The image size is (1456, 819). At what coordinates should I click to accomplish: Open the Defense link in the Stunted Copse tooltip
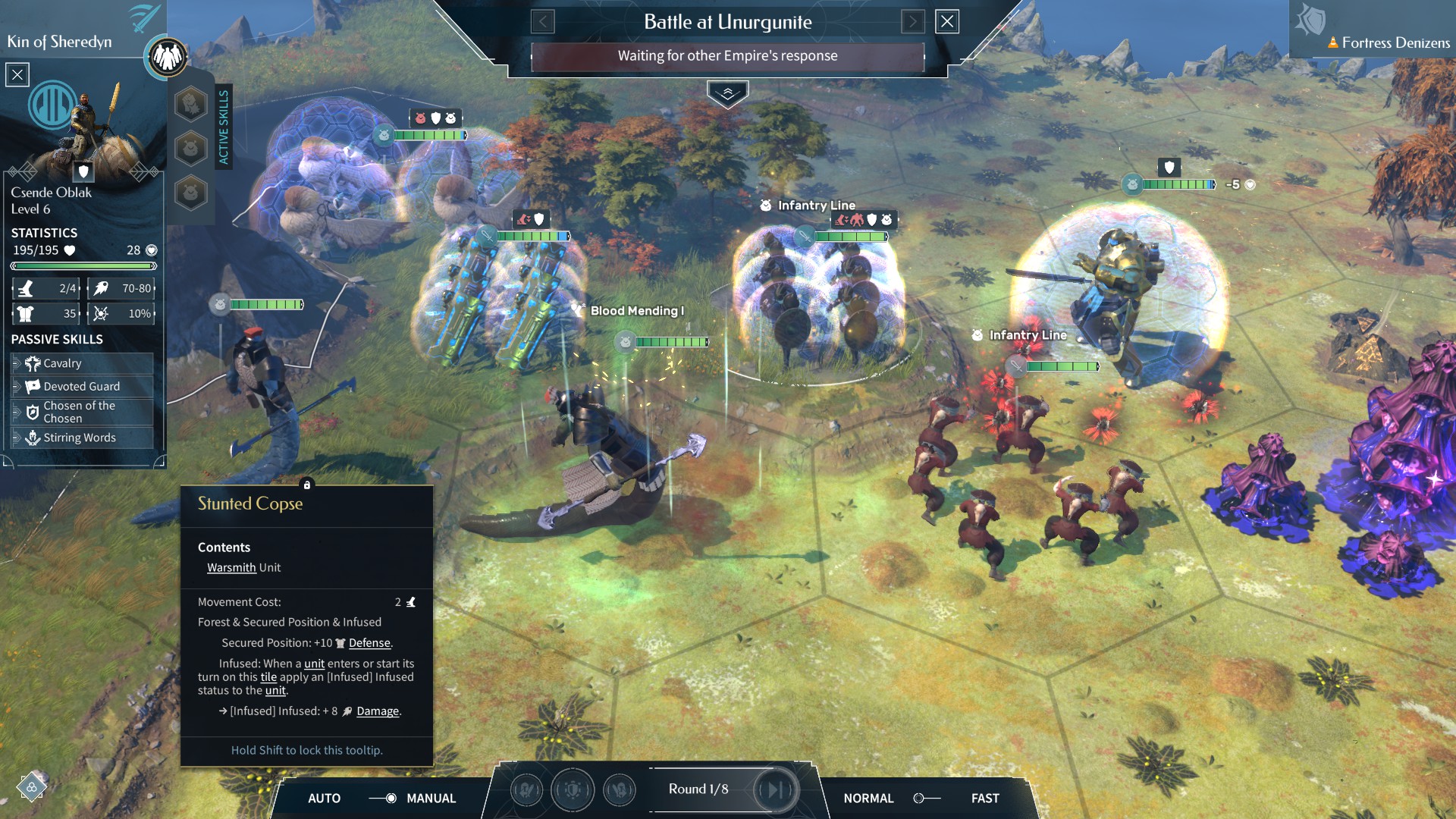[369, 642]
